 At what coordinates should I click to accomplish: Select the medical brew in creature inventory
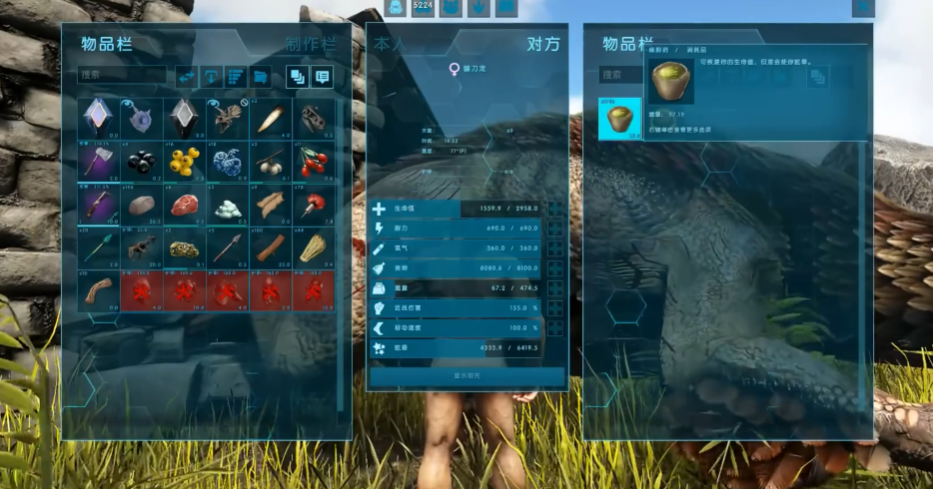618,118
